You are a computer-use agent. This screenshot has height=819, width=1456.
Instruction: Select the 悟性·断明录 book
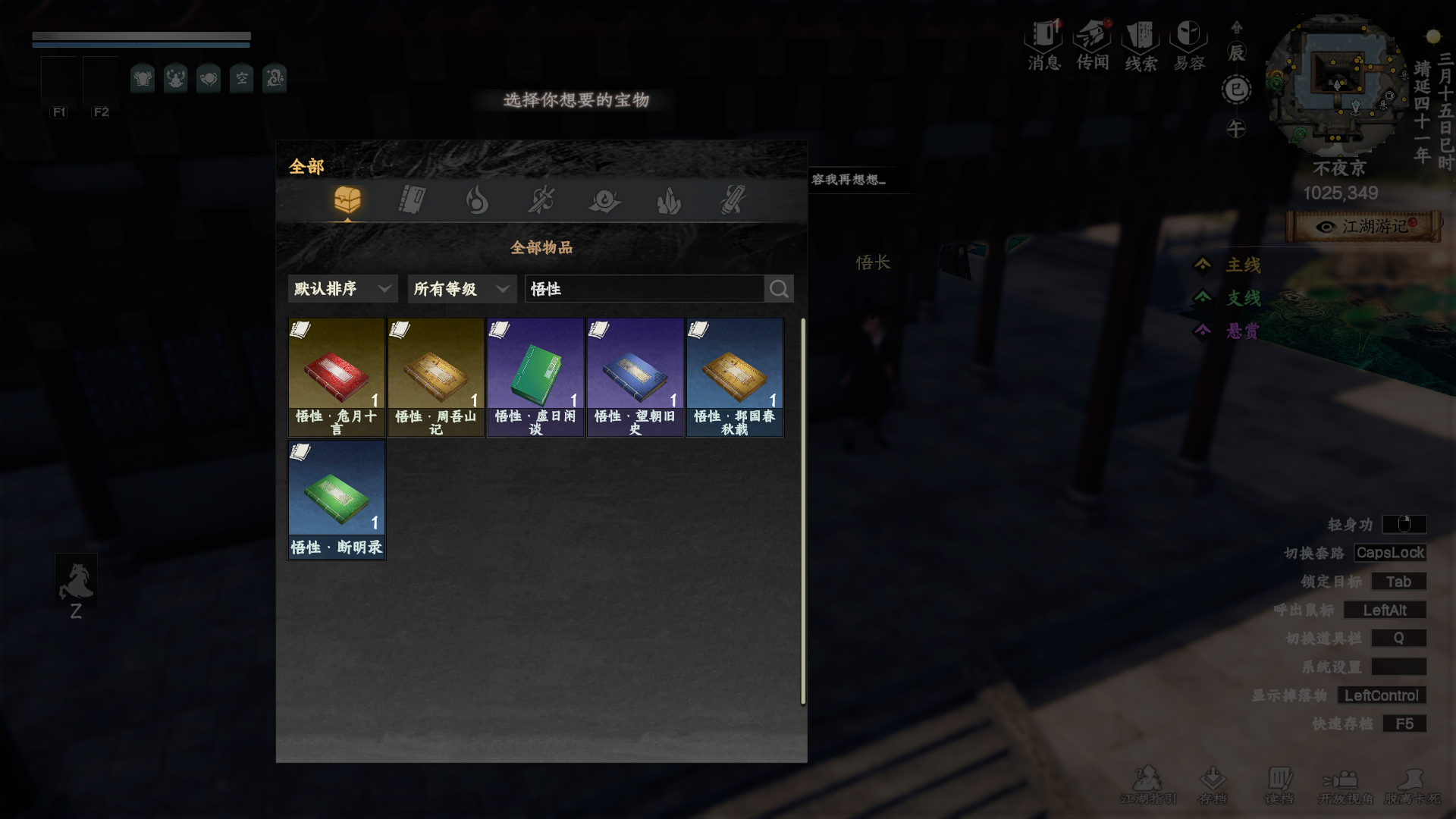click(x=337, y=500)
